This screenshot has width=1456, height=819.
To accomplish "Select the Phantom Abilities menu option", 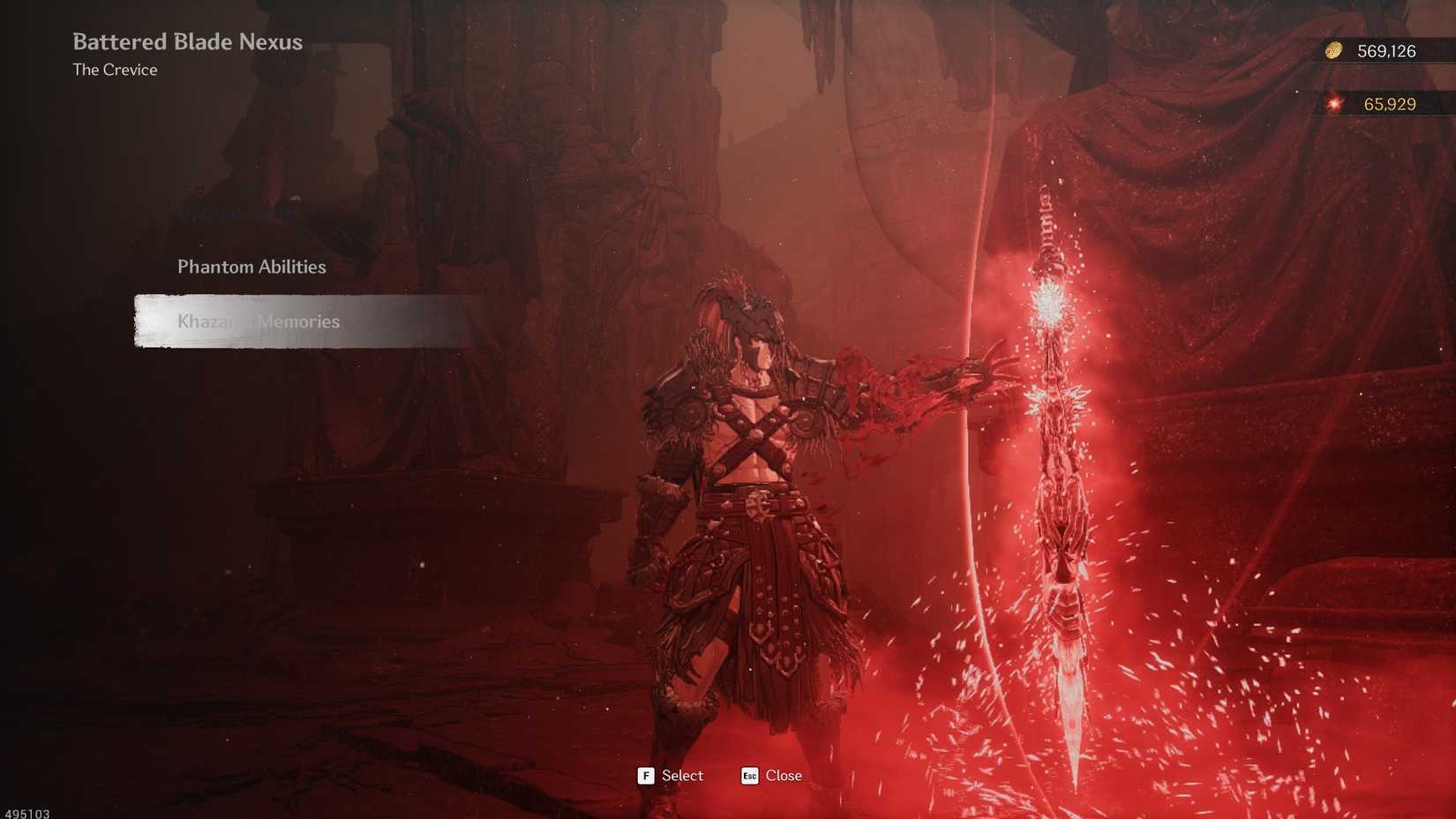I will click(251, 267).
